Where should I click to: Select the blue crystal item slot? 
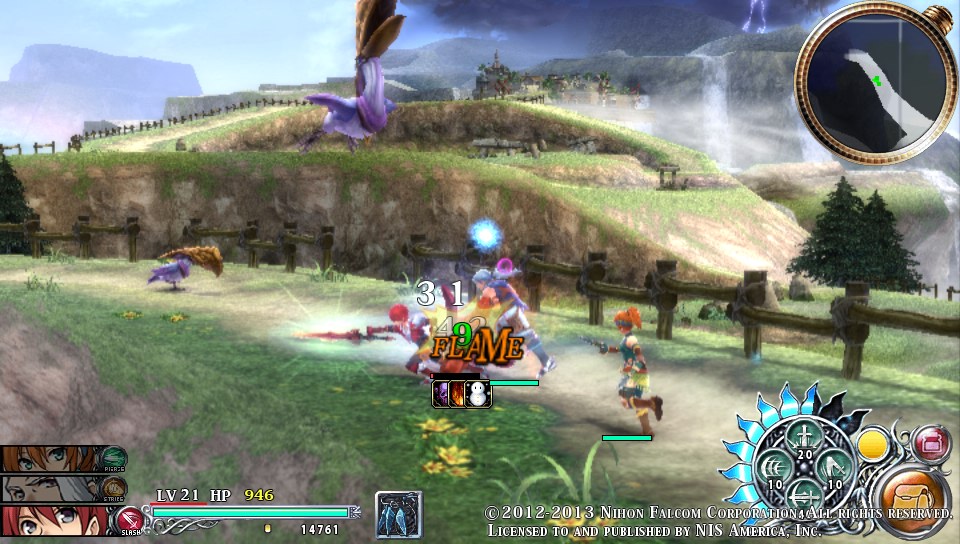click(398, 514)
